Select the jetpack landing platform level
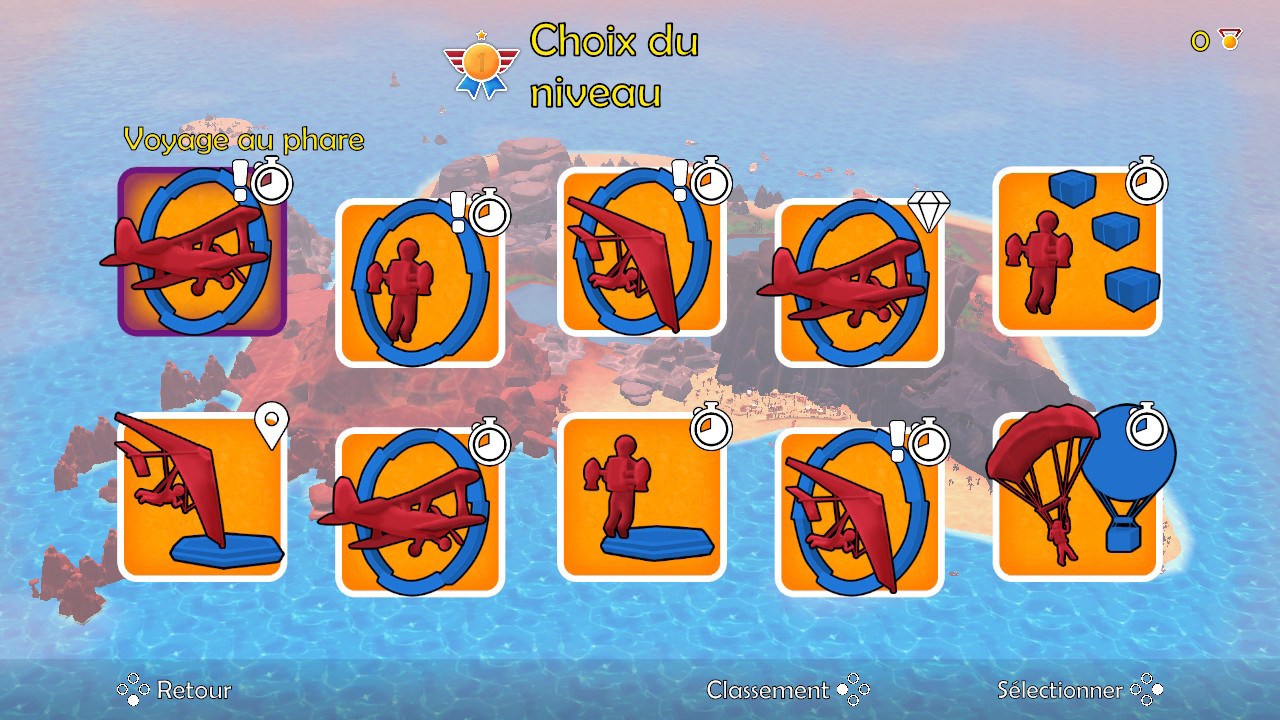 point(641,497)
